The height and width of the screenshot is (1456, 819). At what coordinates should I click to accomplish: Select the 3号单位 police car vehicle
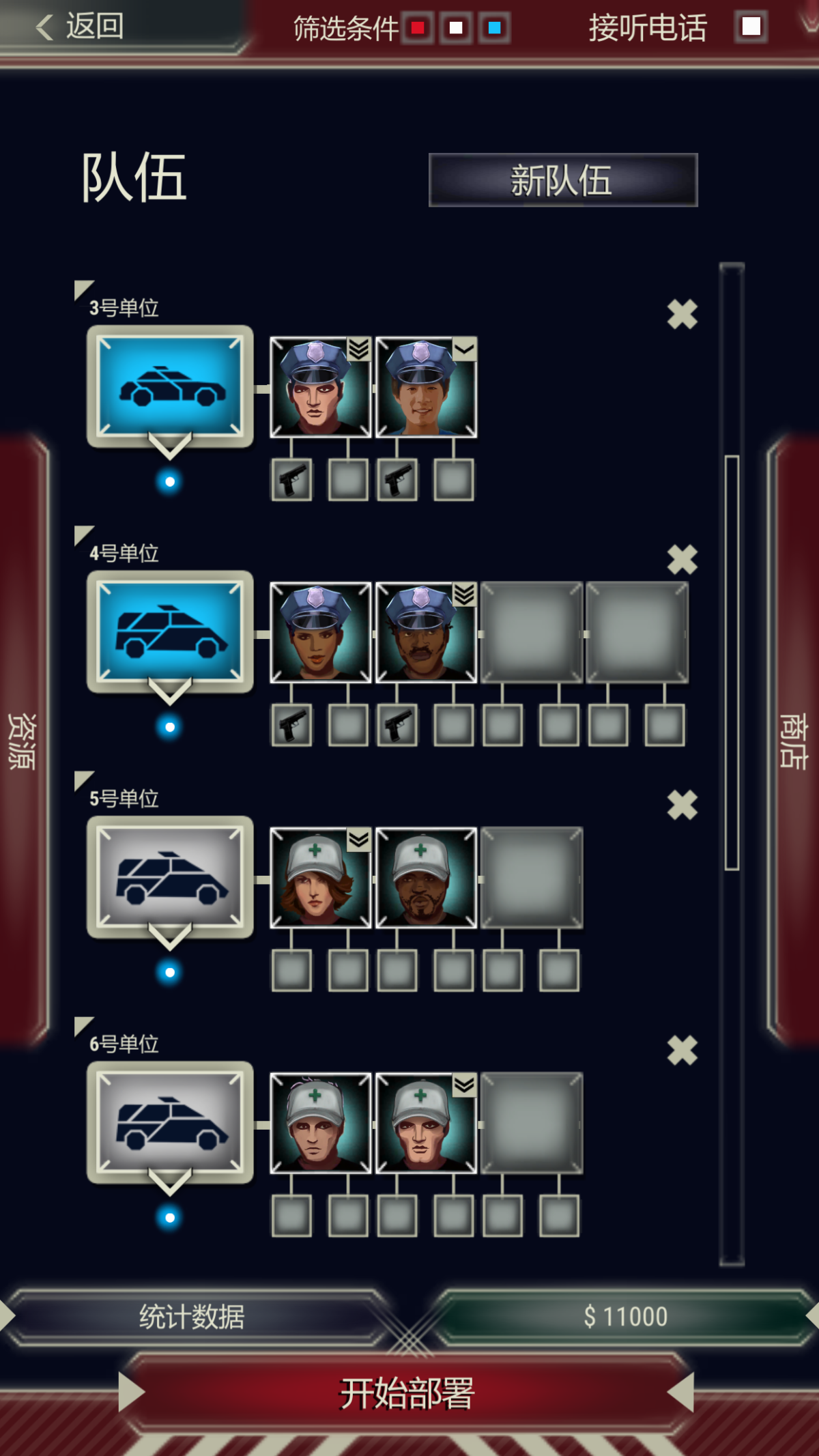coord(170,387)
